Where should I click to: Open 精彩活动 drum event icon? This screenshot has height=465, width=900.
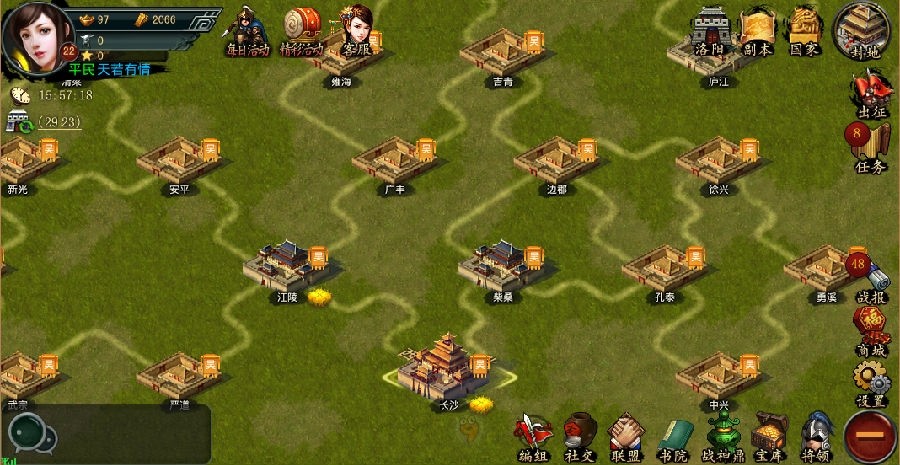pyautogui.click(x=302, y=30)
